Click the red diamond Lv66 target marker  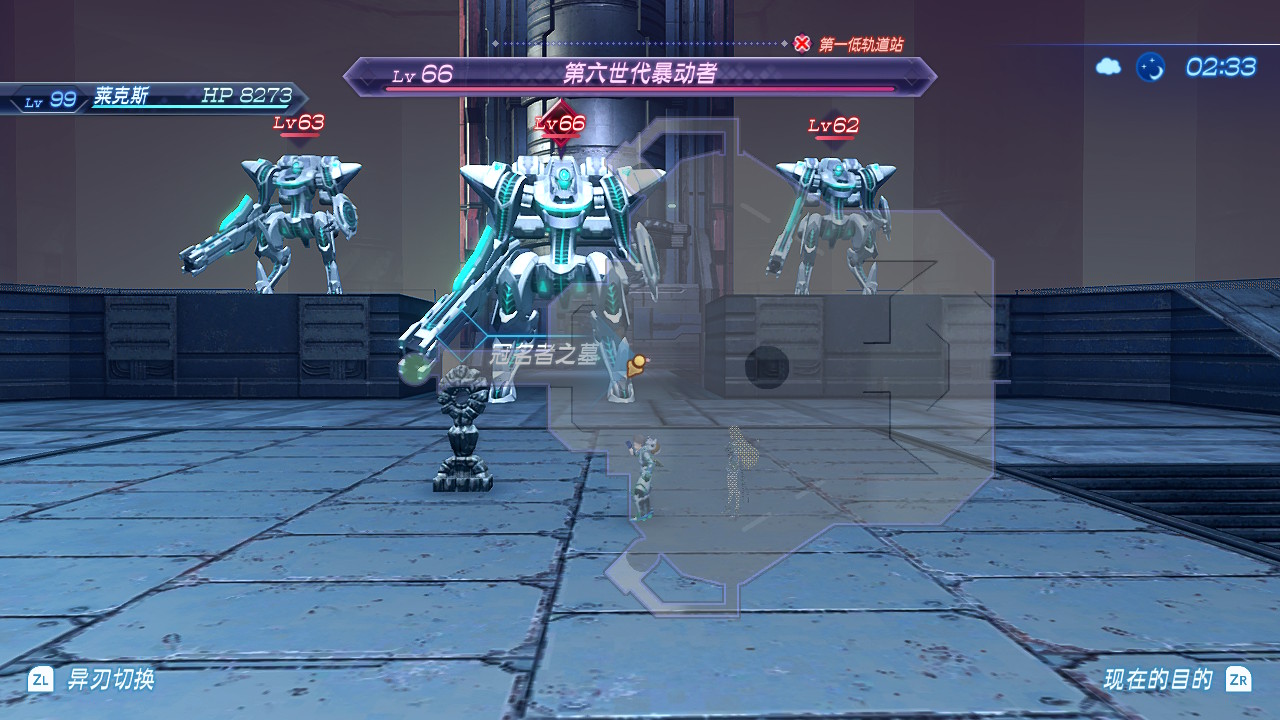560,123
